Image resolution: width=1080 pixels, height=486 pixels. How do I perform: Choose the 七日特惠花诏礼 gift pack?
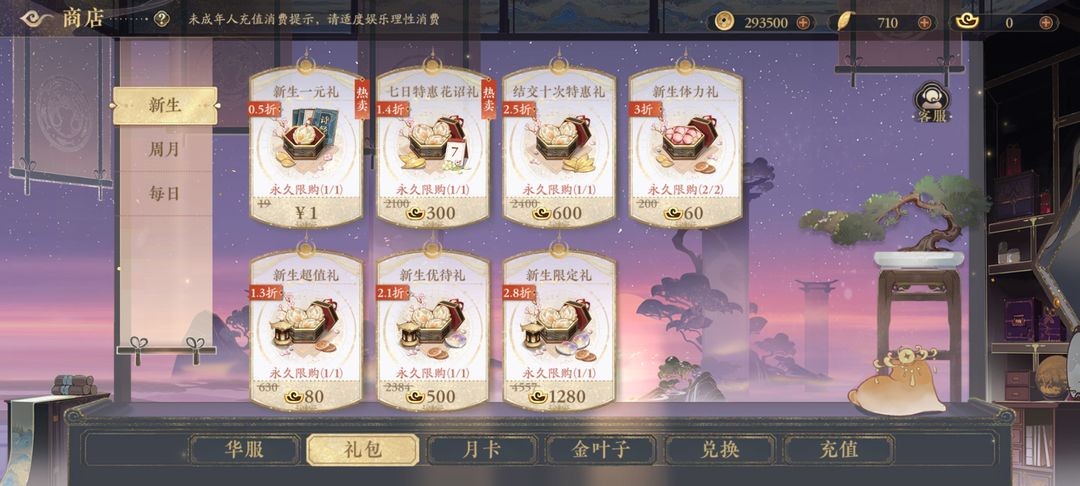(432, 147)
